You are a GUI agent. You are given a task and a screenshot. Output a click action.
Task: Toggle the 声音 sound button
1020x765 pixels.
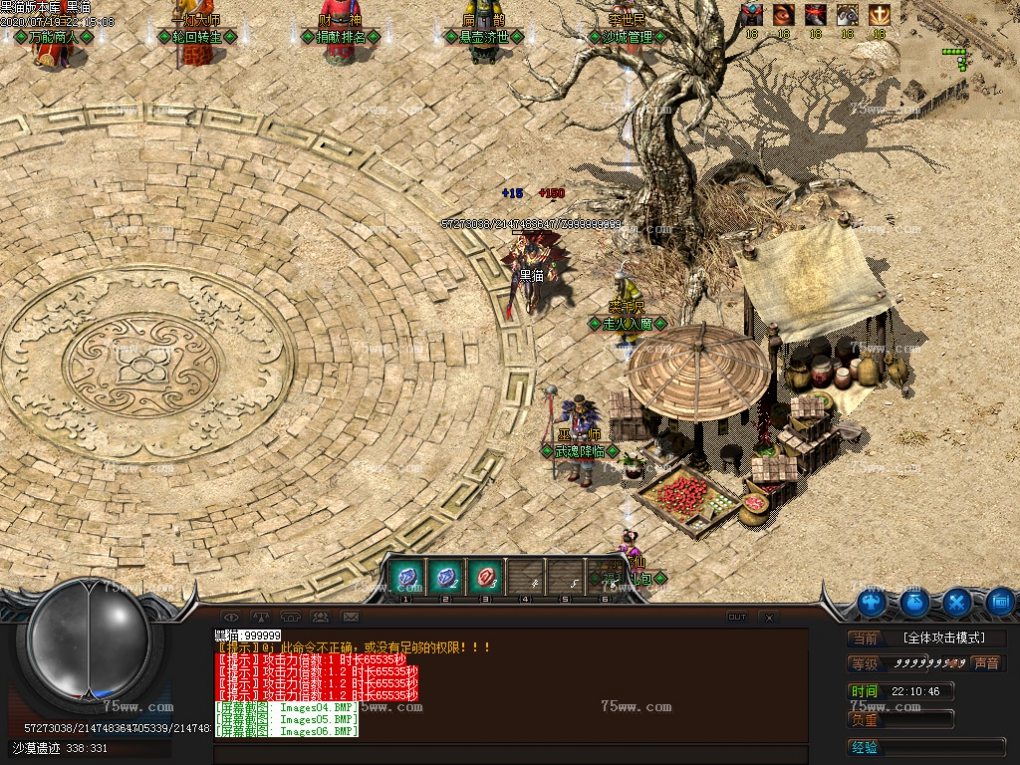(986, 663)
